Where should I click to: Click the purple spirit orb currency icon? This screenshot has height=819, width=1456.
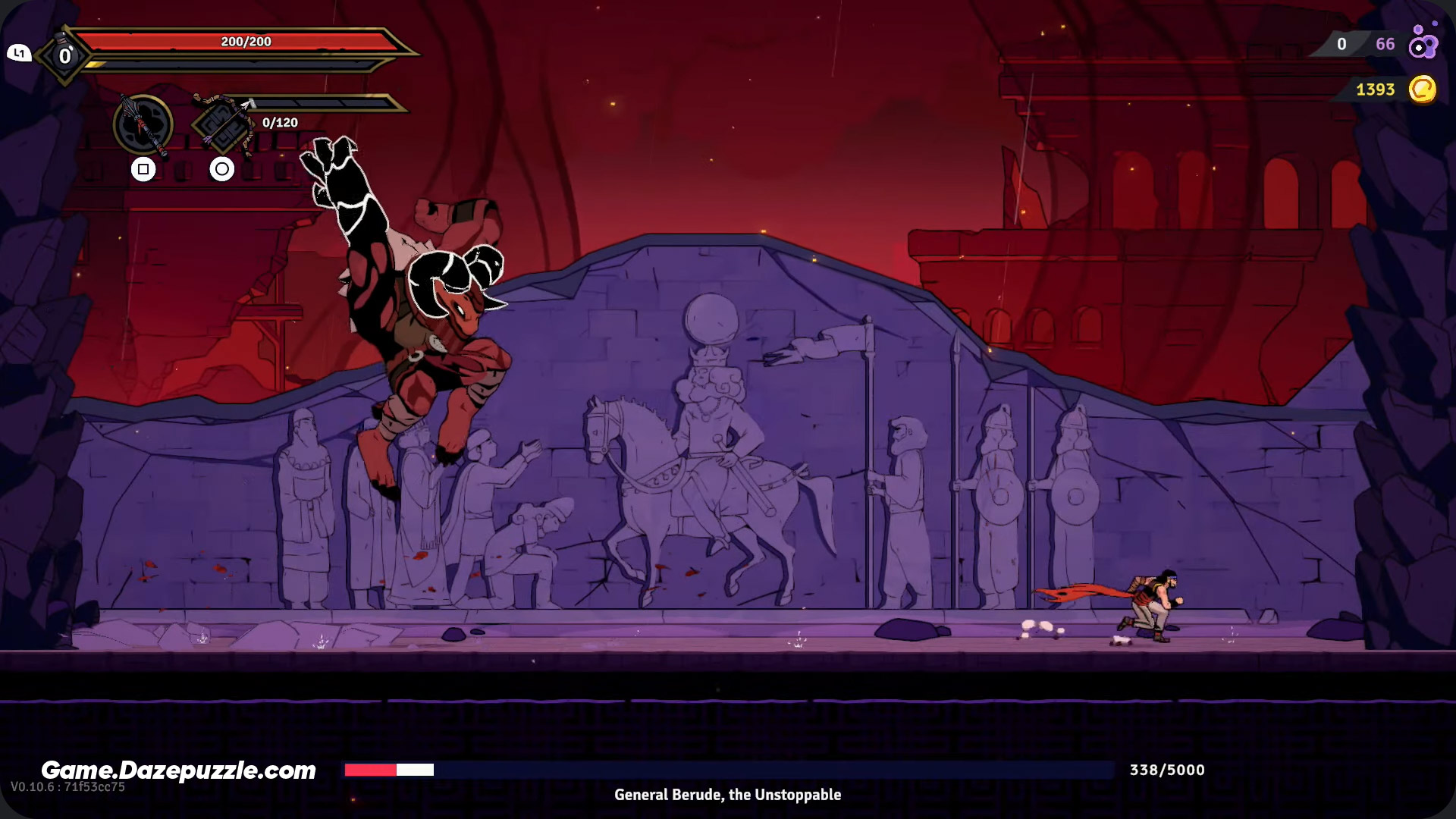(x=1423, y=44)
